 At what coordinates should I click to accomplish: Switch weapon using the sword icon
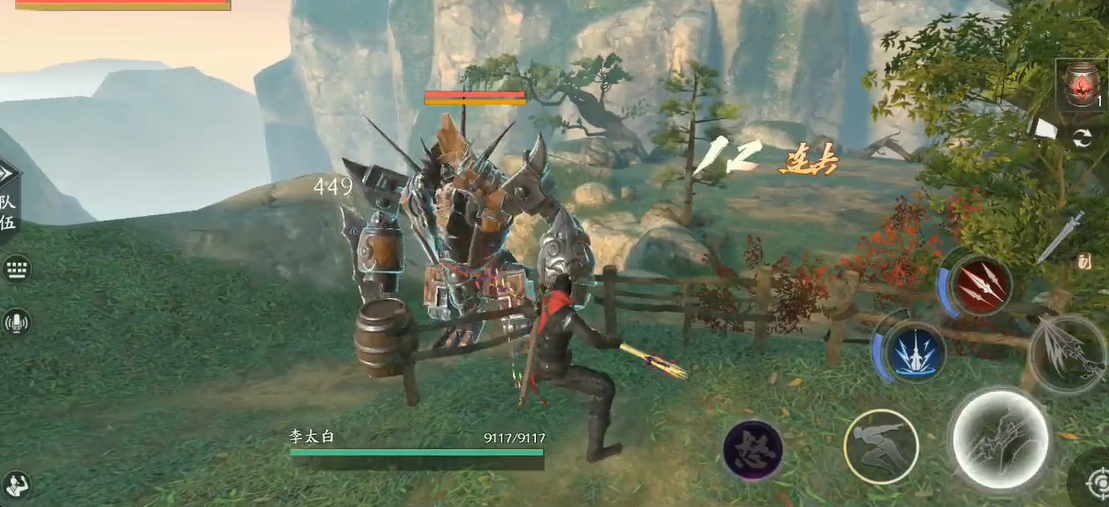(1060, 235)
